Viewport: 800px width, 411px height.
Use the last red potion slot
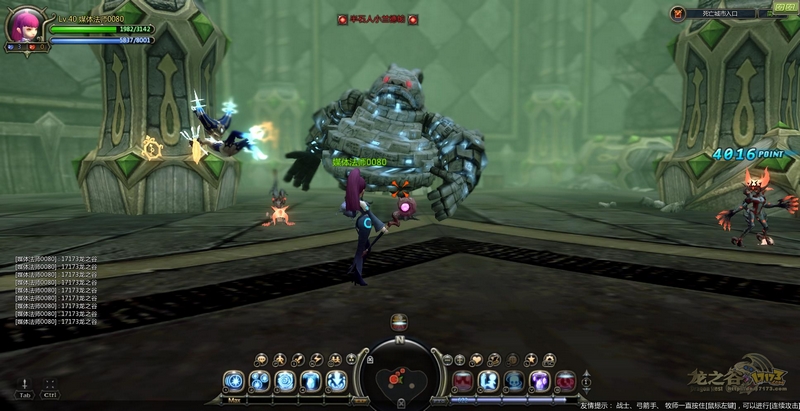pos(563,381)
